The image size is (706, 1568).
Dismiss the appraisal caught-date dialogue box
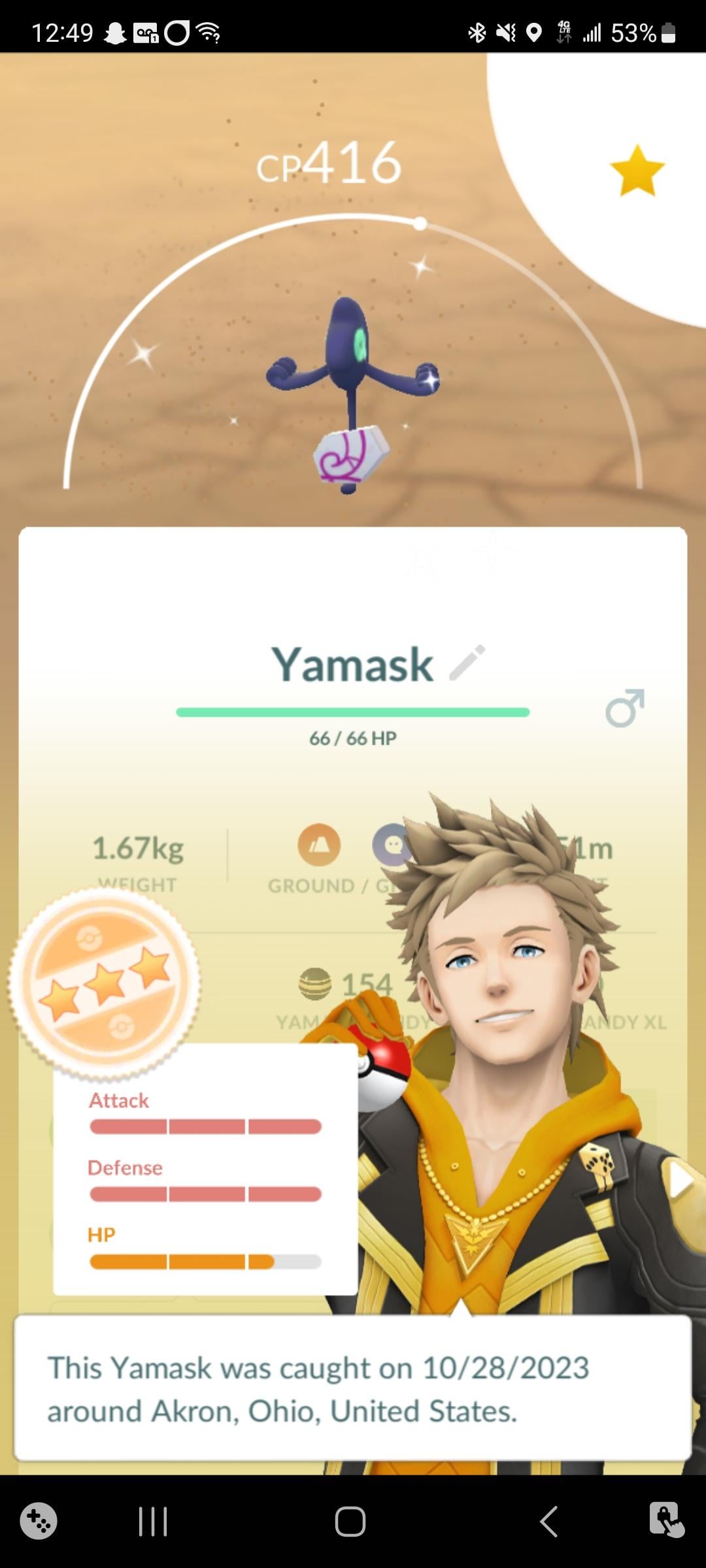pos(352,1388)
